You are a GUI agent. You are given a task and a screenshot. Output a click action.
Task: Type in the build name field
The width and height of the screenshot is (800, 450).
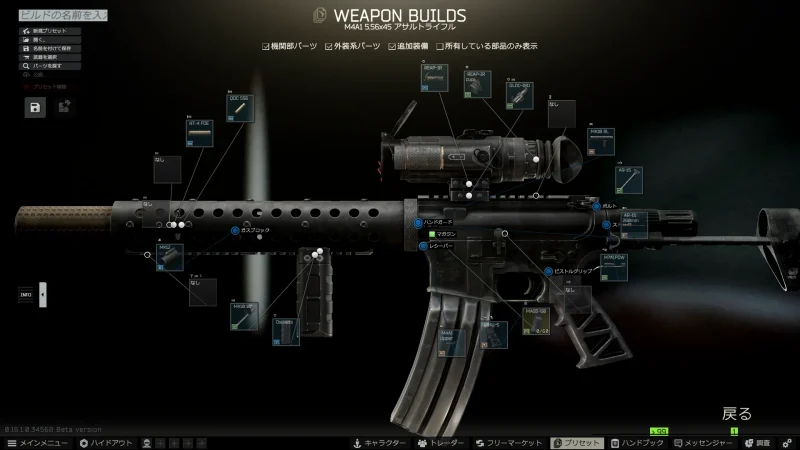(68, 18)
